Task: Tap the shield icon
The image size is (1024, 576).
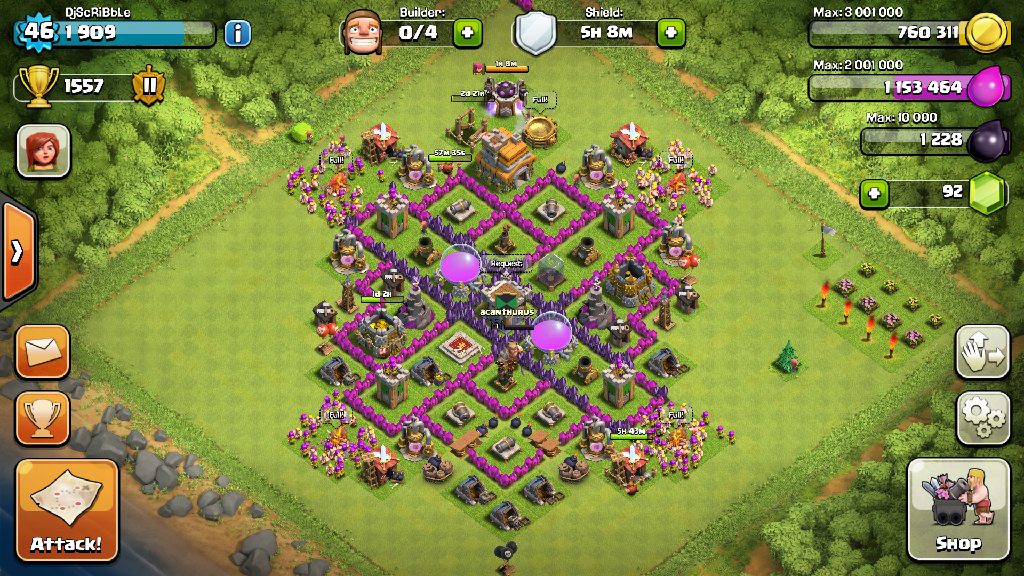Action: (537, 33)
